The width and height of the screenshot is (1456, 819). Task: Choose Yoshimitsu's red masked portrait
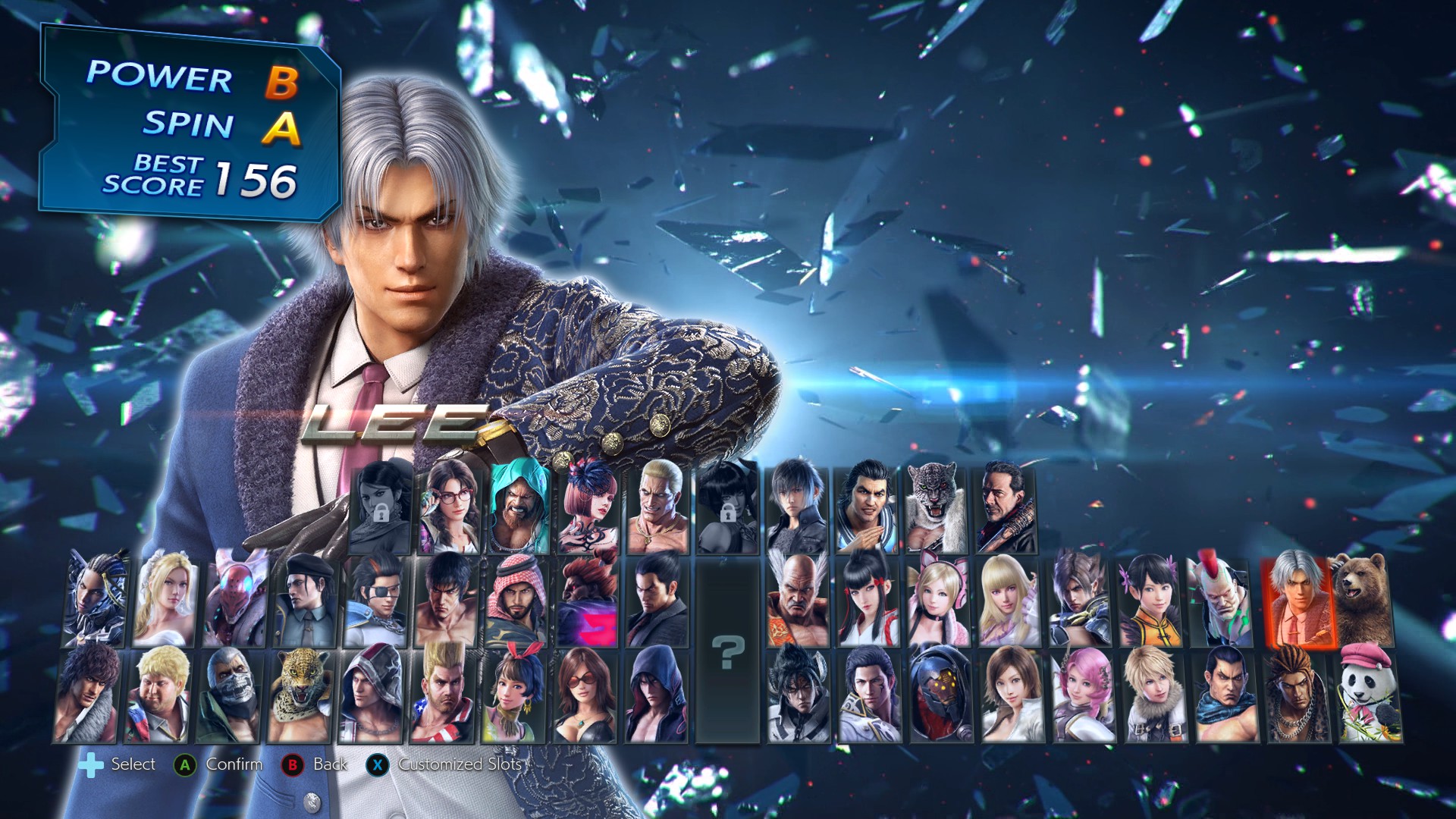click(234, 601)
